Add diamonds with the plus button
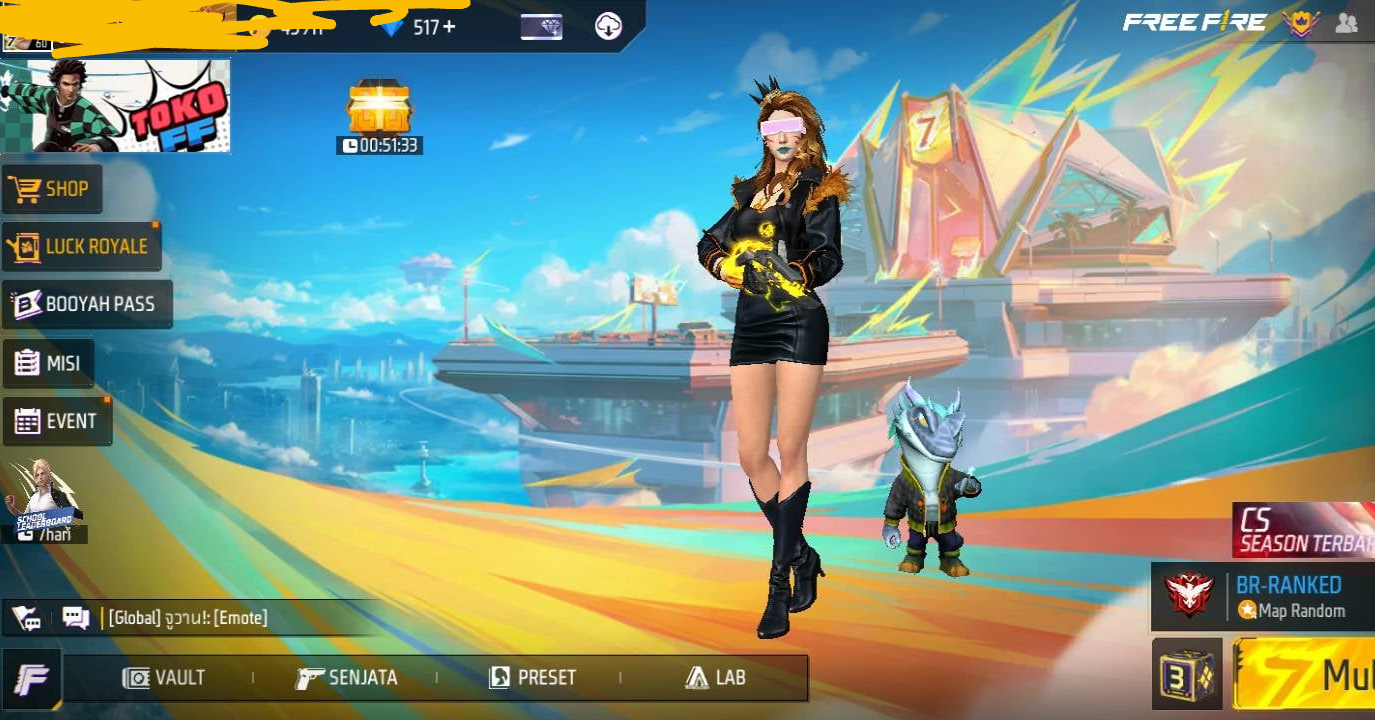The width and height of the screenshot is (1375, 720). click(x=449, y=27)
